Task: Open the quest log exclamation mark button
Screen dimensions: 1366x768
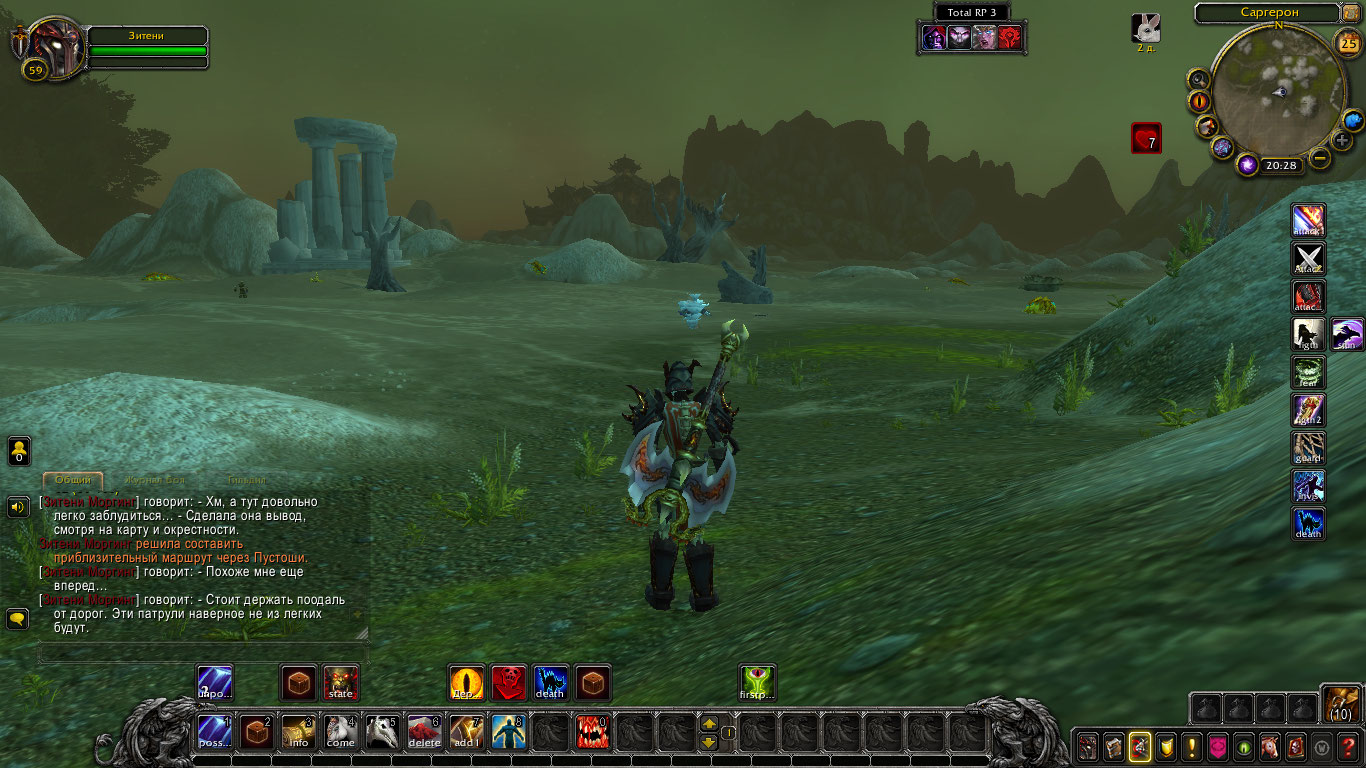Action: click(x=1191, y=747)
